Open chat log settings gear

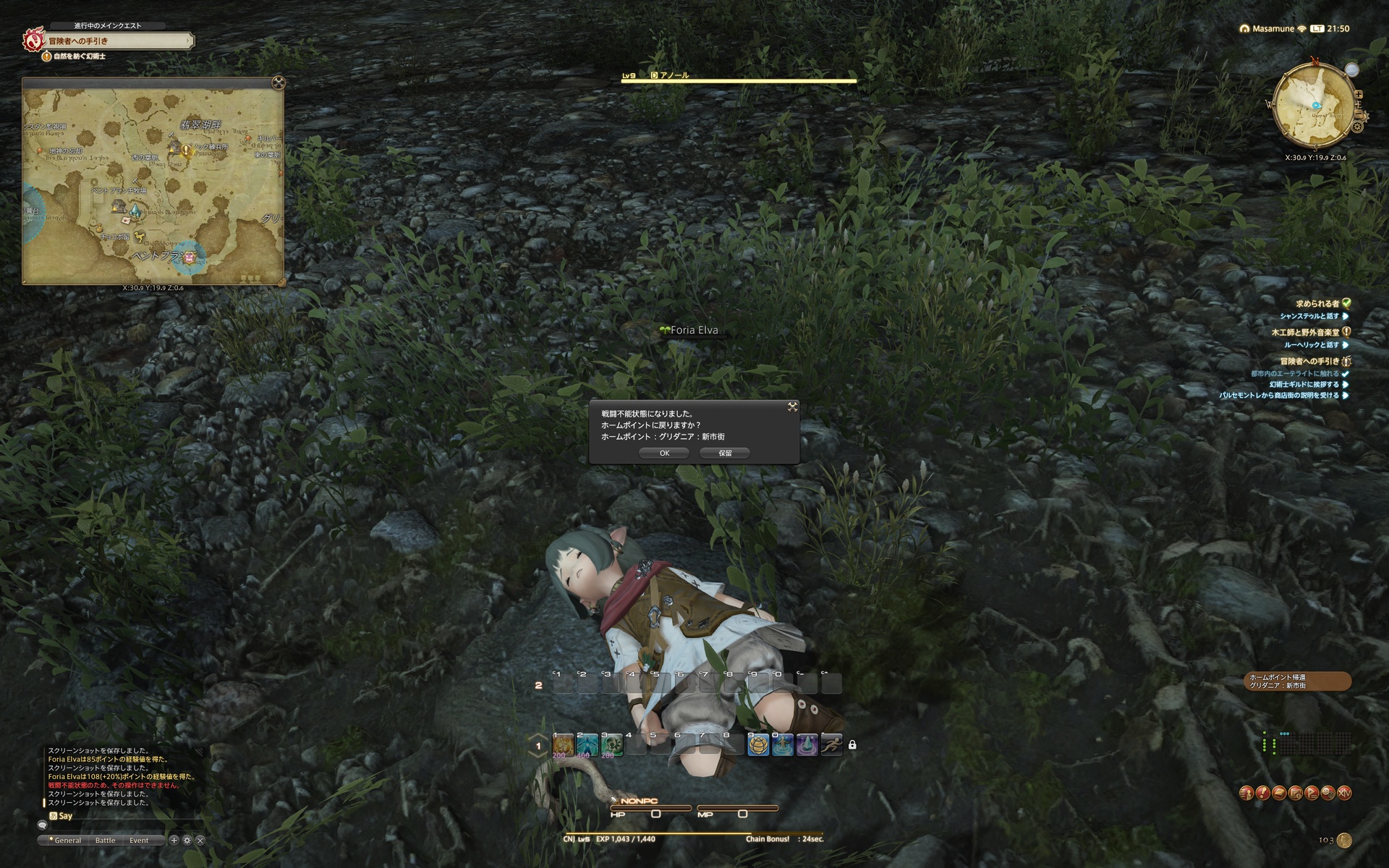click(187, 841)
